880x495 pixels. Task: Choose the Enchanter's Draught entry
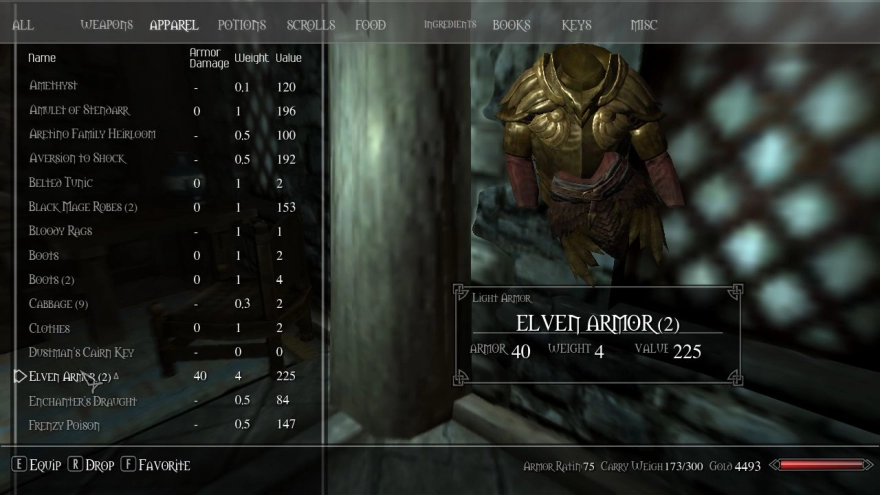pyautogui.click(x=83, y=401)
